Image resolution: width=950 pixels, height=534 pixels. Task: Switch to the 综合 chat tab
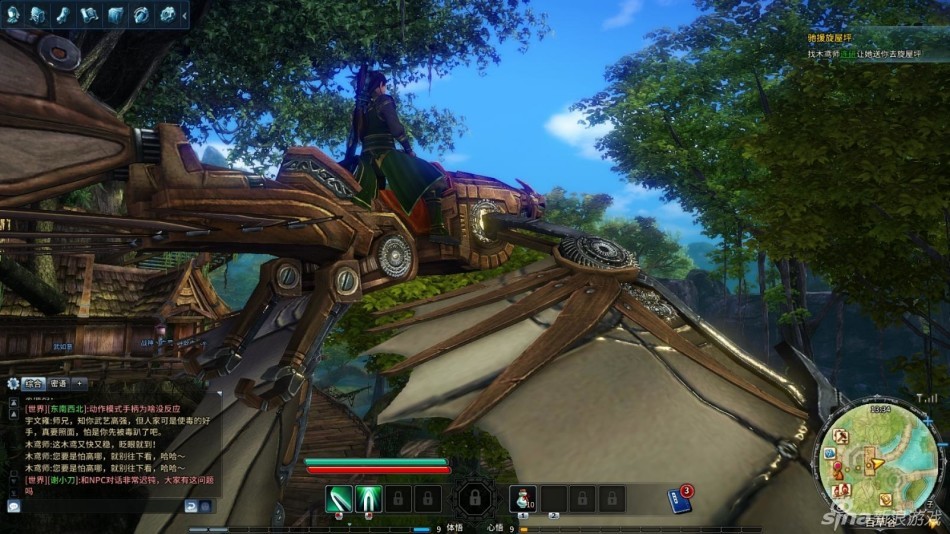[x=32, y=383]
